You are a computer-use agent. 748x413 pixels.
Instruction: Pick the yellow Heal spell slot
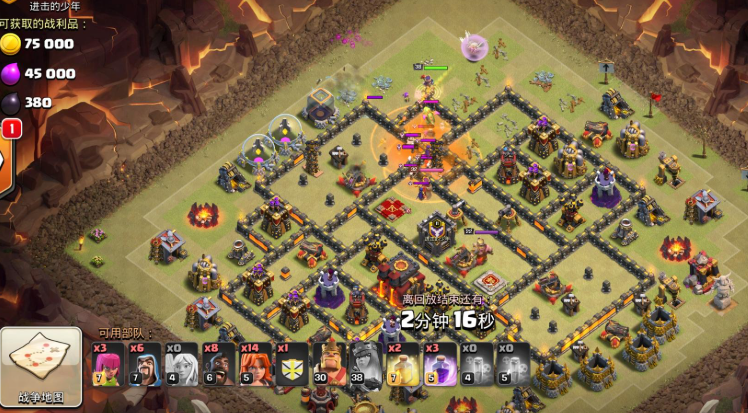click(402, 364)
